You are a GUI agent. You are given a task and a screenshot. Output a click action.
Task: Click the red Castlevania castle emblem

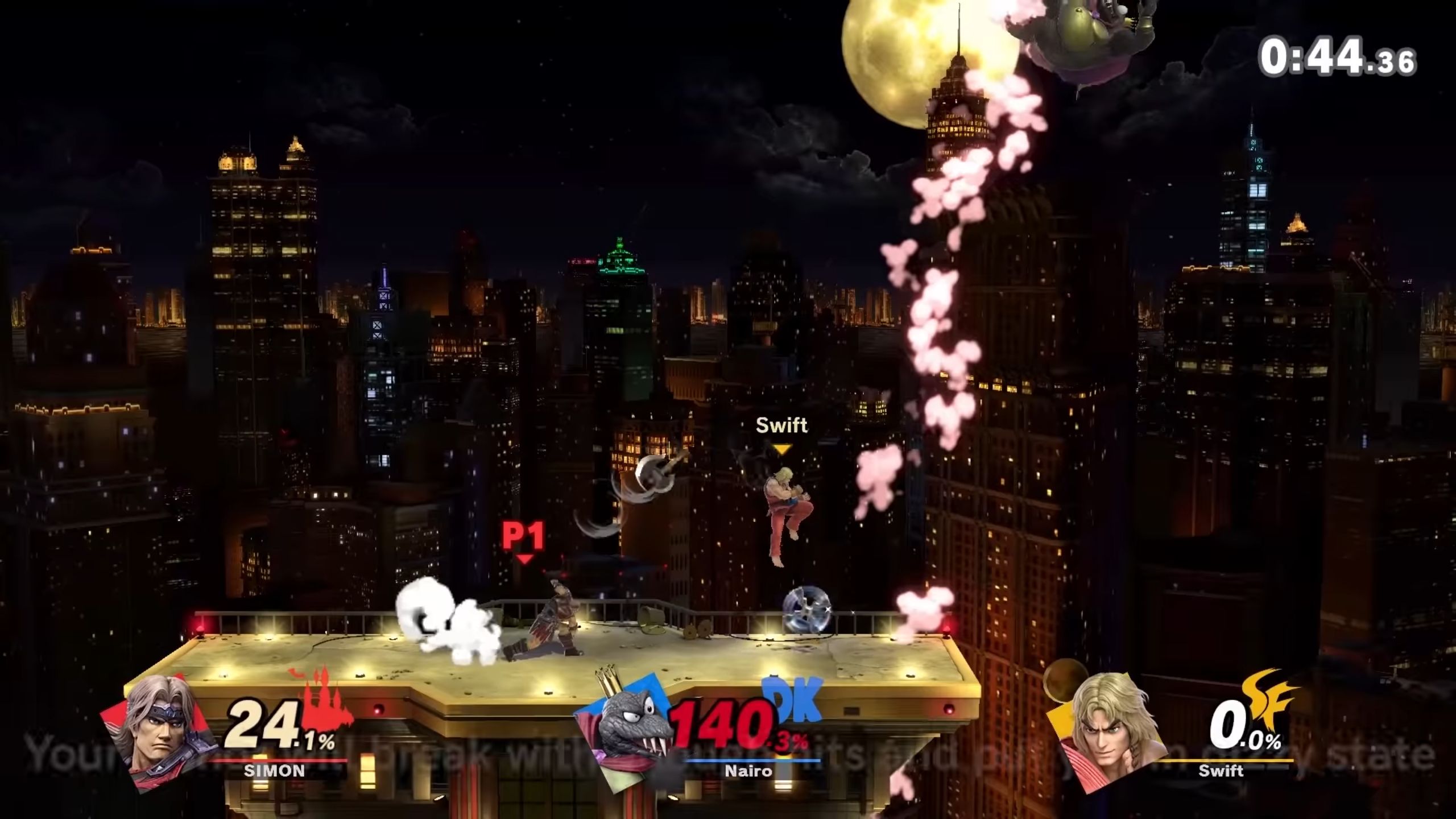coord(323,698)
